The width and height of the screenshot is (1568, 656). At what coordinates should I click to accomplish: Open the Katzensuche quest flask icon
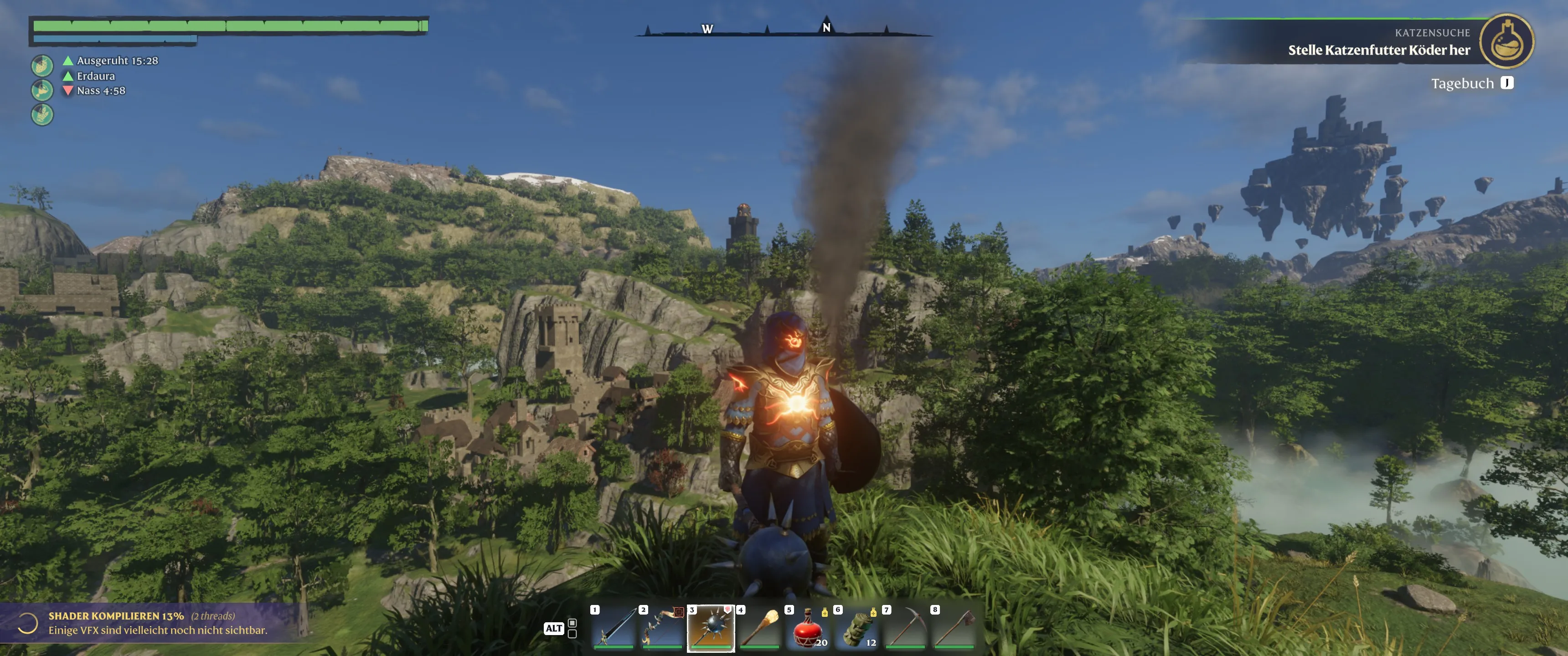1506,41
